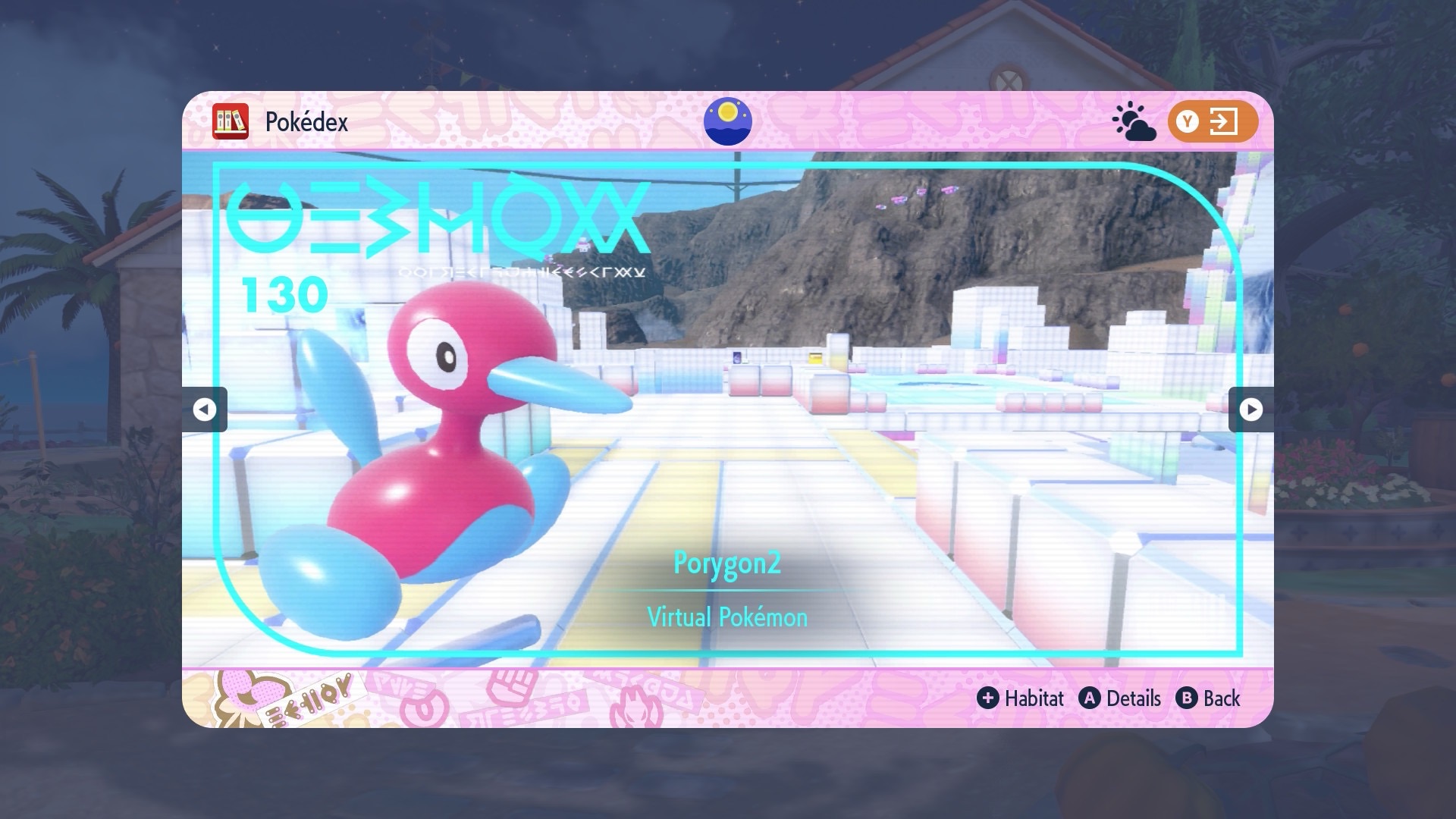Viewport: 1456px width, 819px height.
Task: Go Back from the Pokédex entry
Action: click(1208, 698)
